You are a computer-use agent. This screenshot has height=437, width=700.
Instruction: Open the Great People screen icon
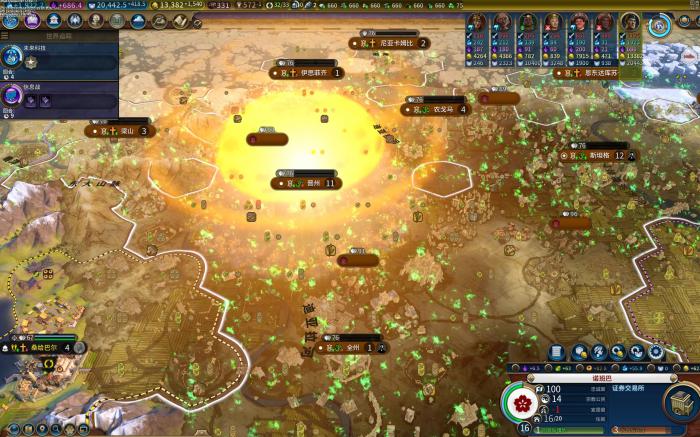[96, 20]
